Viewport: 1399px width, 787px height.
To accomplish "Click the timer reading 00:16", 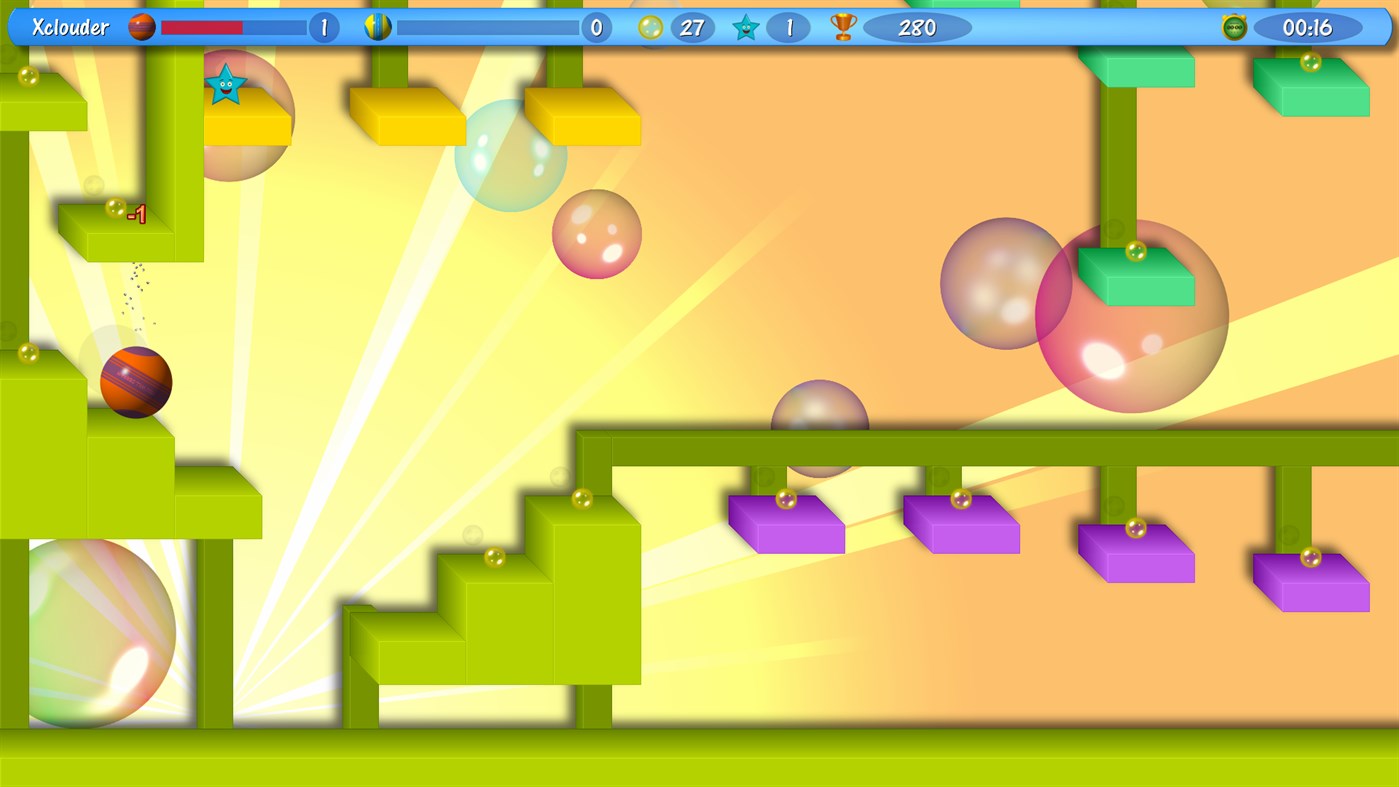I will 1310,27.
